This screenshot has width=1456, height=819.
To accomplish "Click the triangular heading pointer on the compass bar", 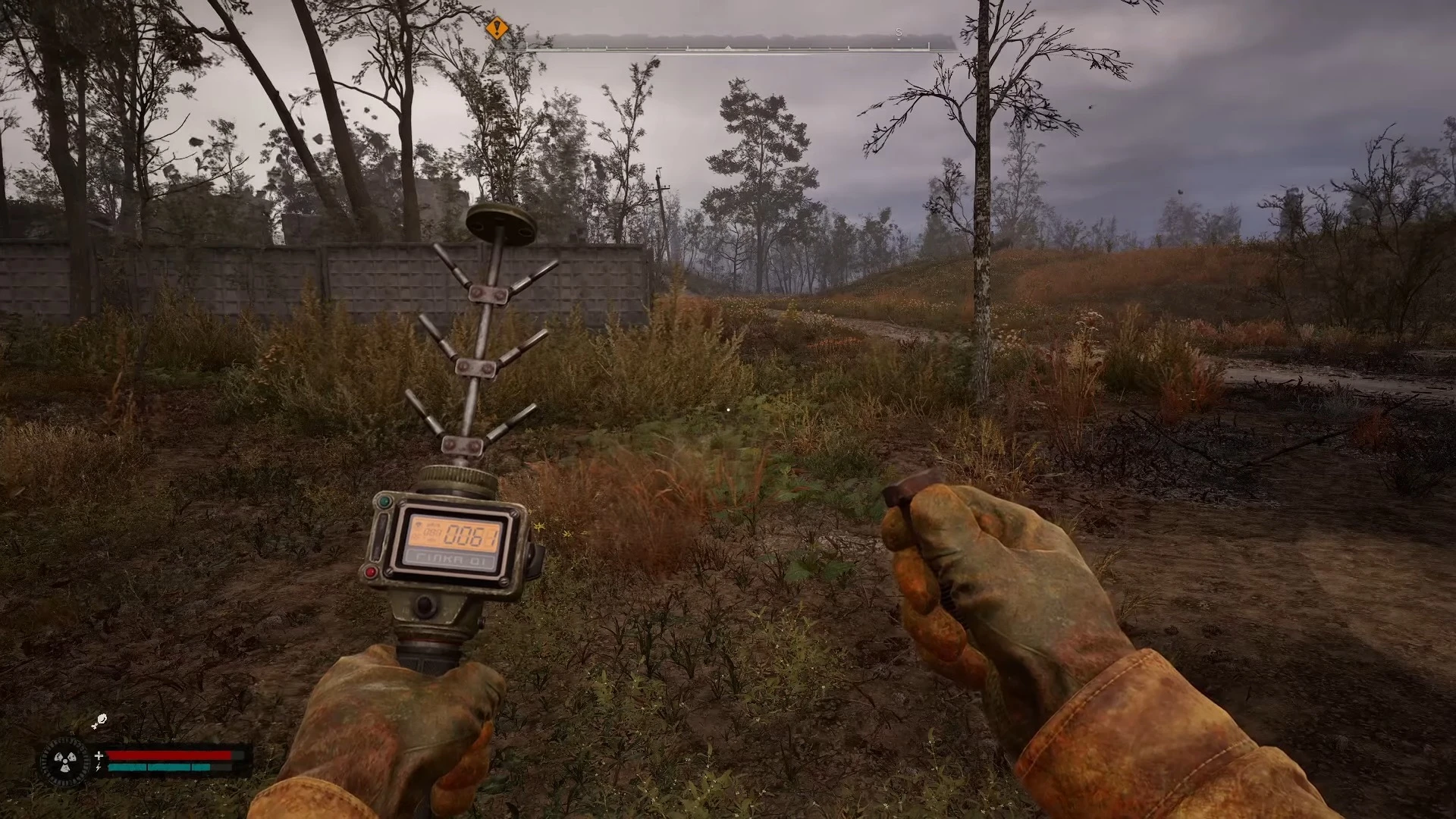I will pos(727,47).
